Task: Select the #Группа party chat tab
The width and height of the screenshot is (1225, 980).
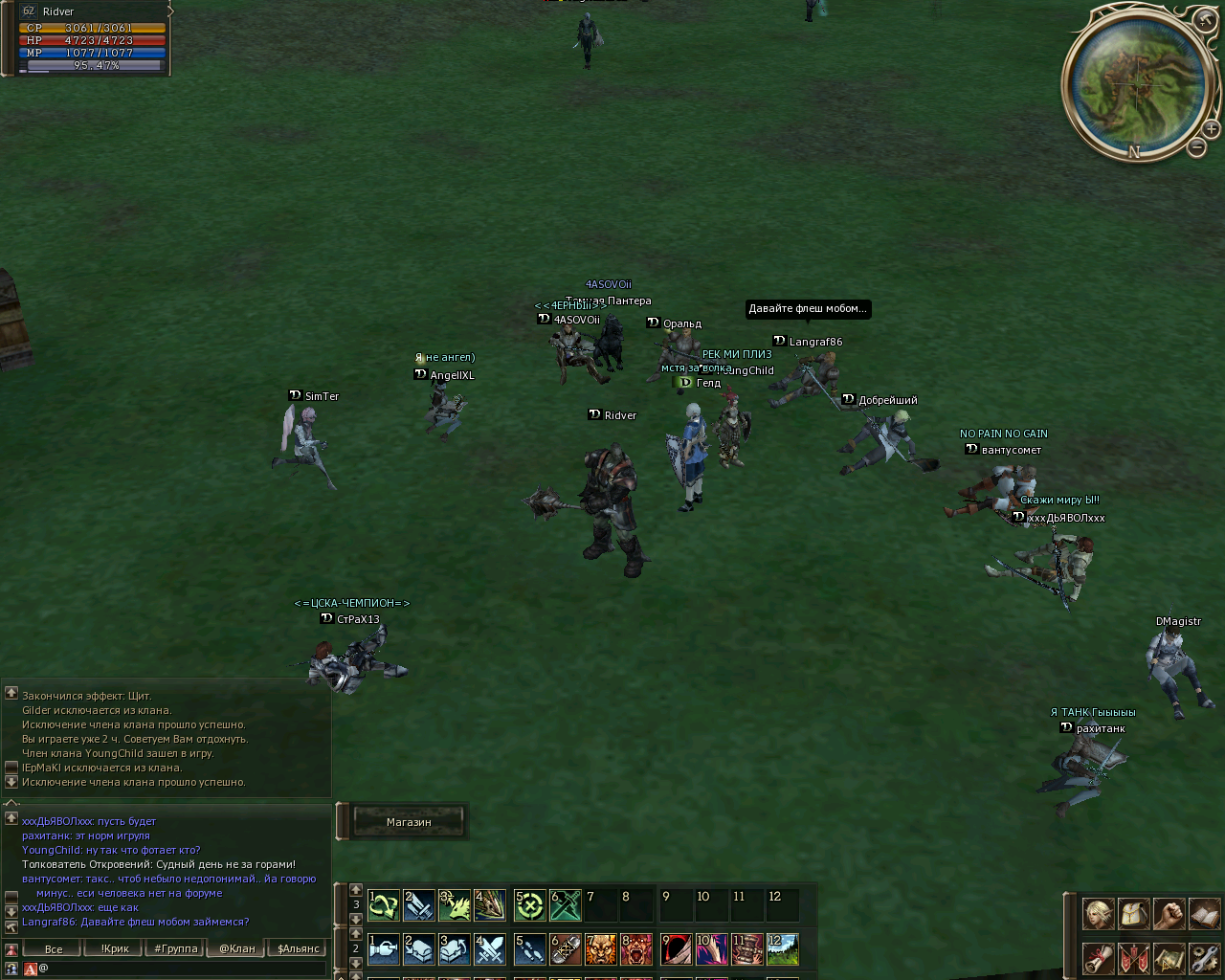Action: (176, 948)
